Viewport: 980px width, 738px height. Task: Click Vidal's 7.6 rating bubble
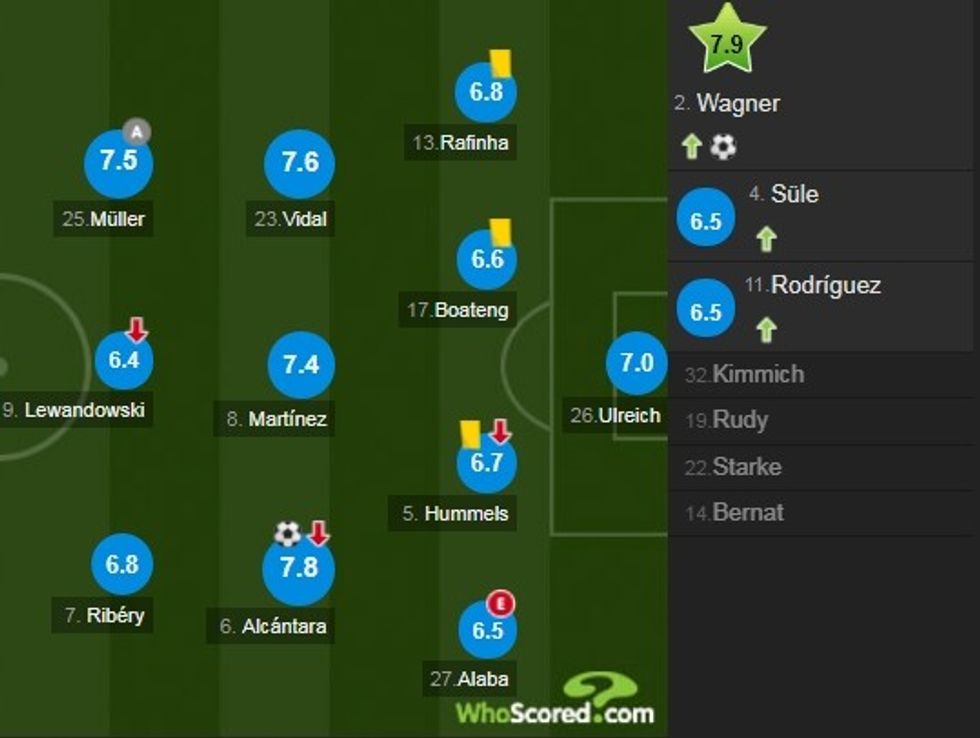pos(299,164)
